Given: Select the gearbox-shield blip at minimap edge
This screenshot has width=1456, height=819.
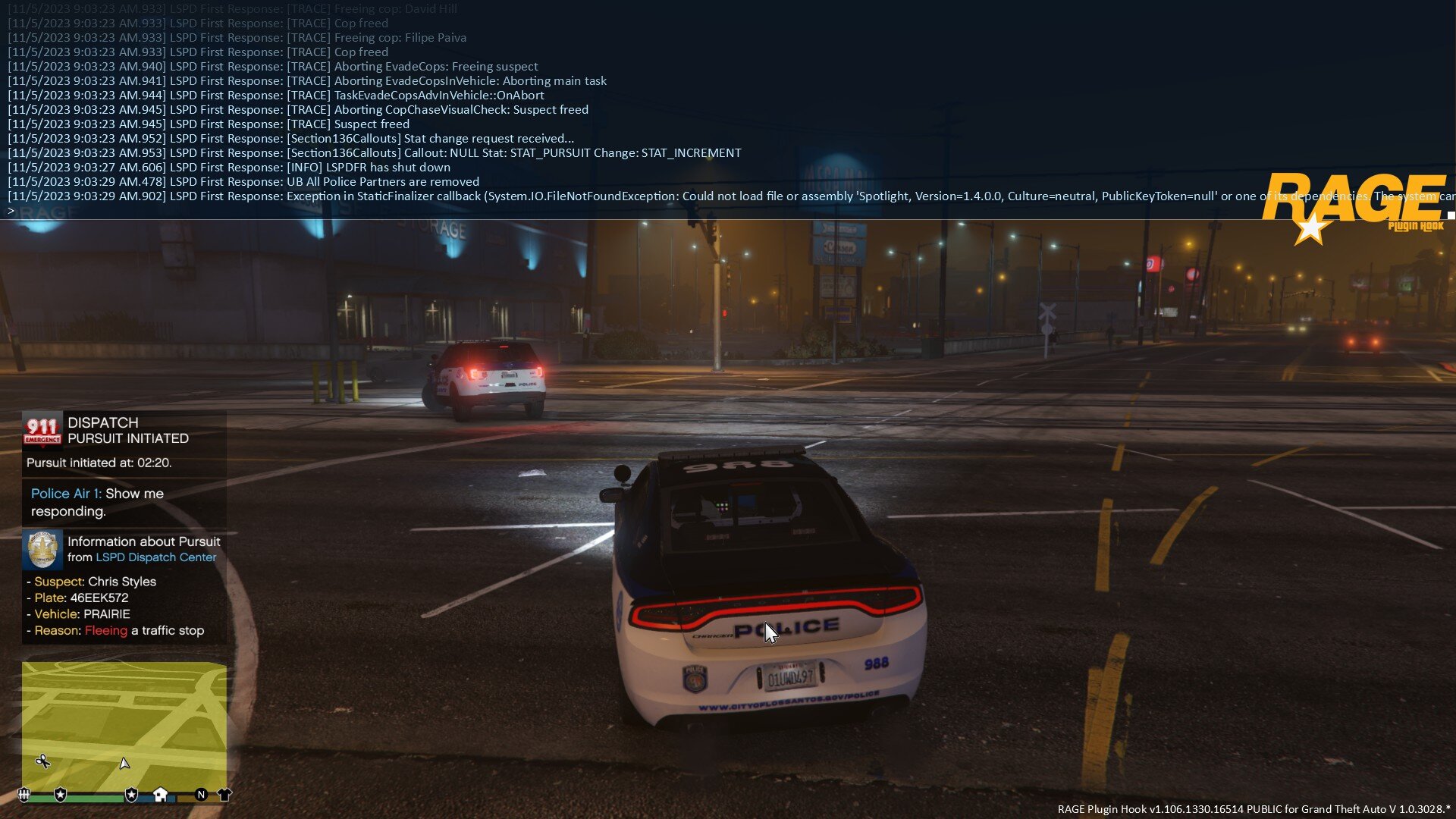Looking at the screenshot, I should (x=24, y=794).
